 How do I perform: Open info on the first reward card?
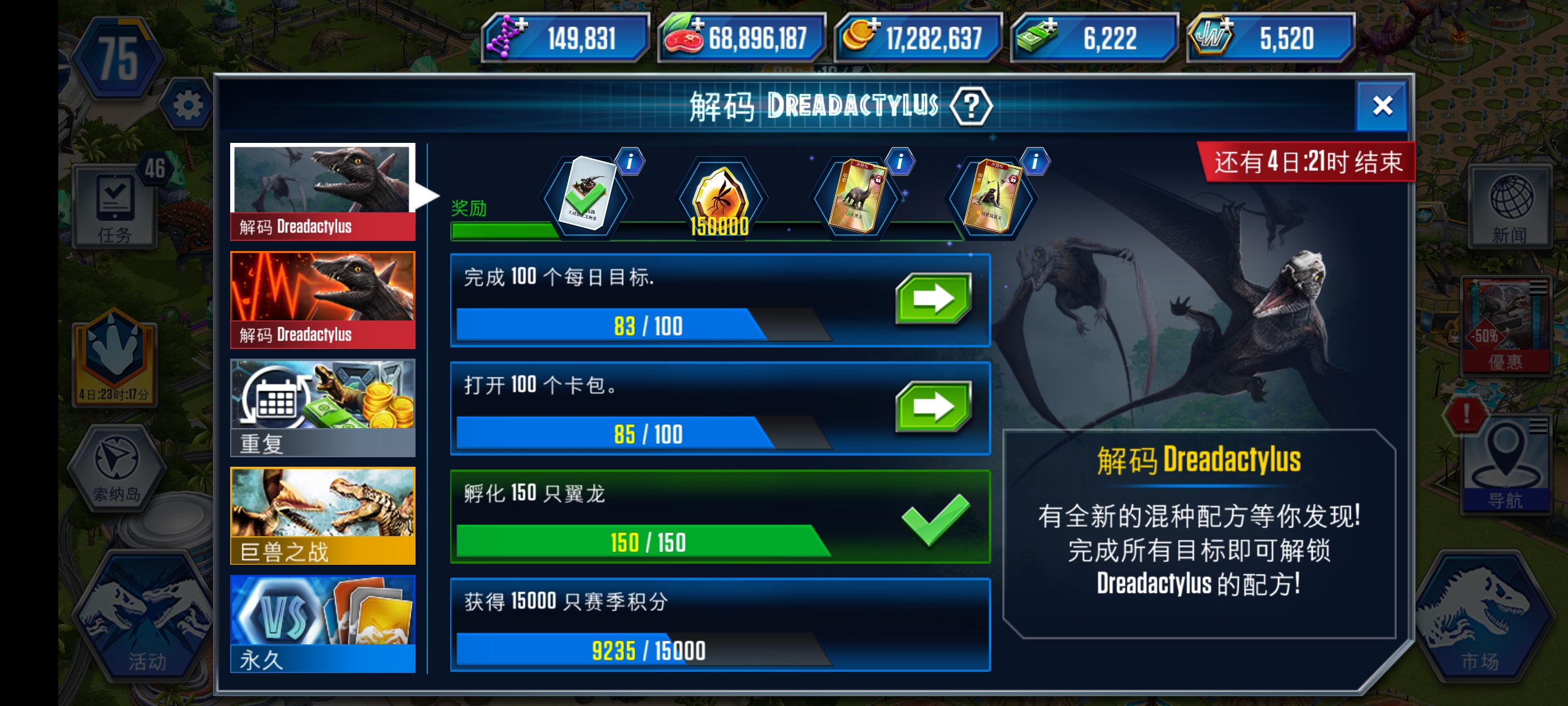click(631, 162)
